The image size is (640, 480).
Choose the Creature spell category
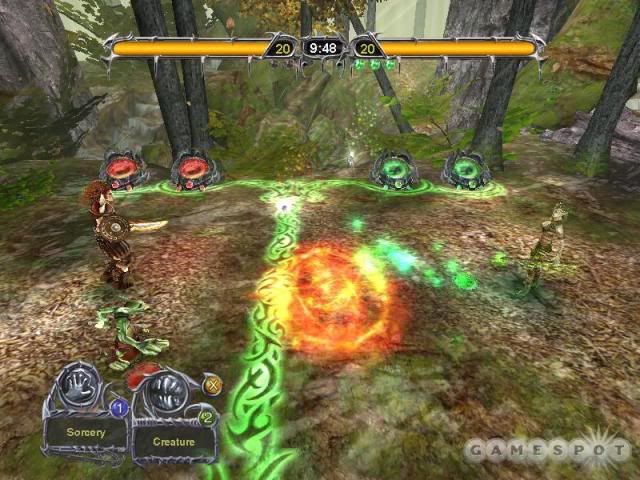coord(174,439)
